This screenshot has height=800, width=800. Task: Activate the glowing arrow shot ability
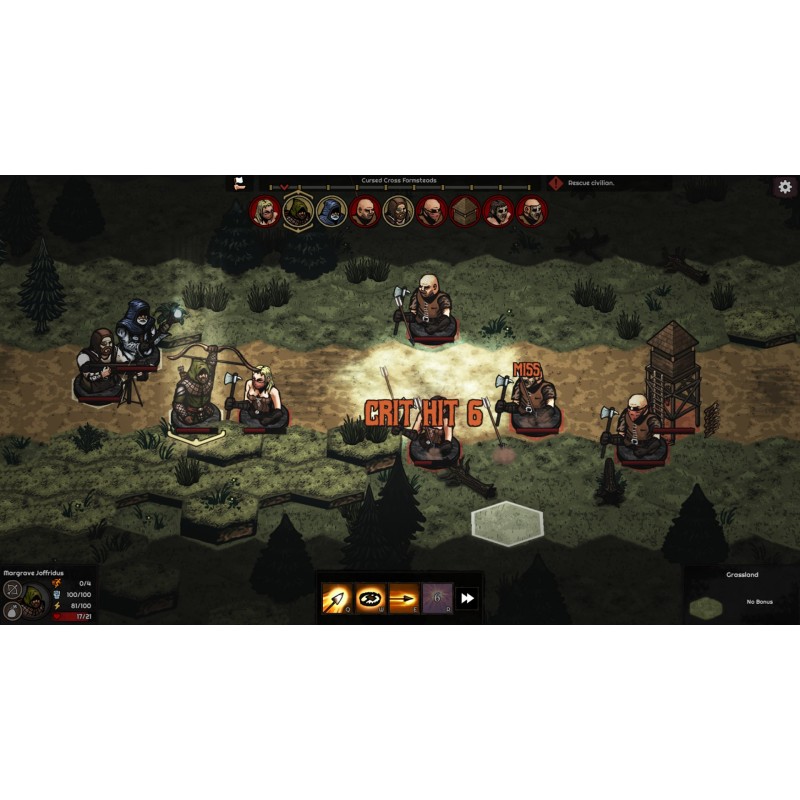point(336,599)
